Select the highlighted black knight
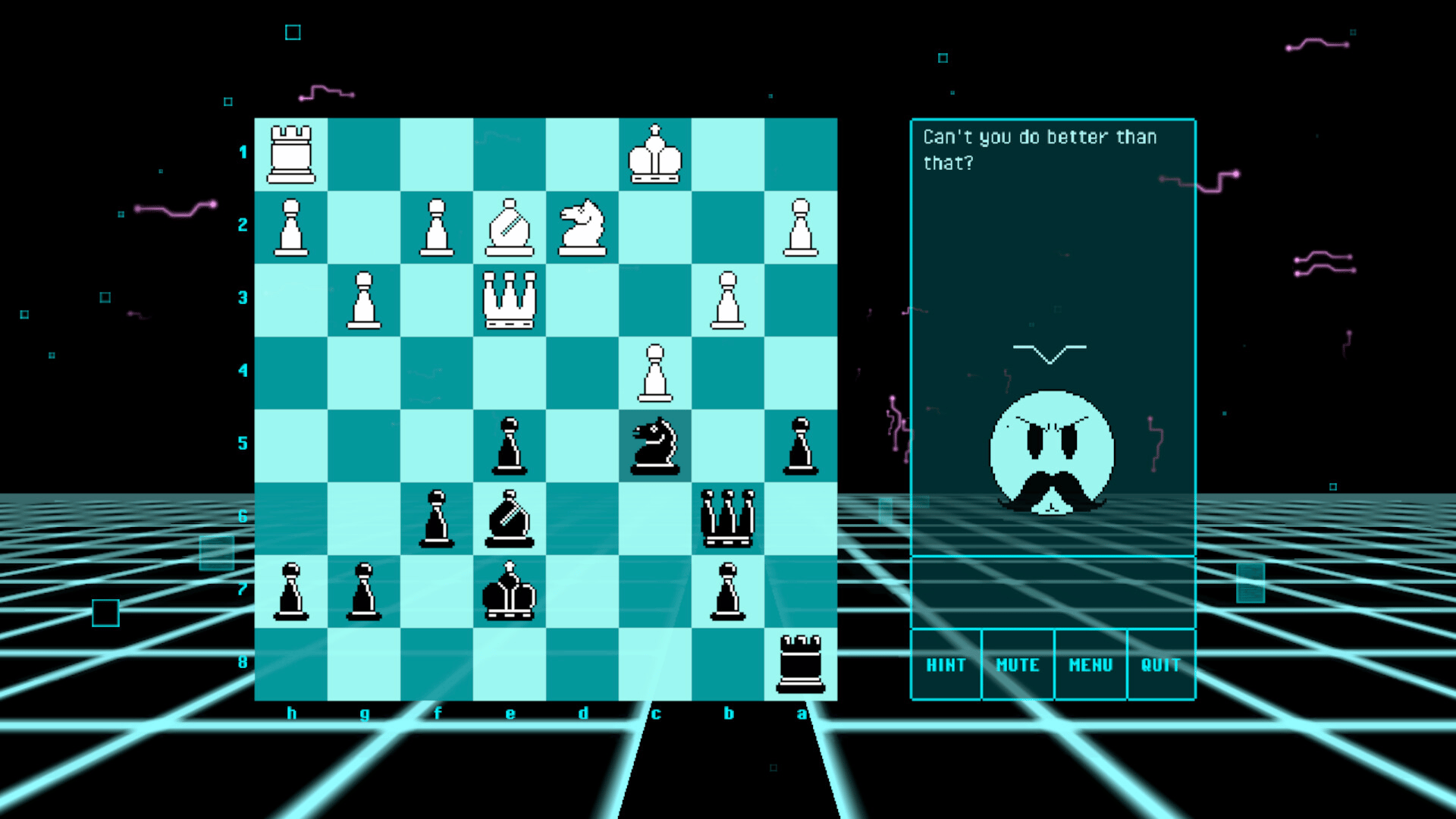This screenshot has width=1456, height=819. [656, 446]
